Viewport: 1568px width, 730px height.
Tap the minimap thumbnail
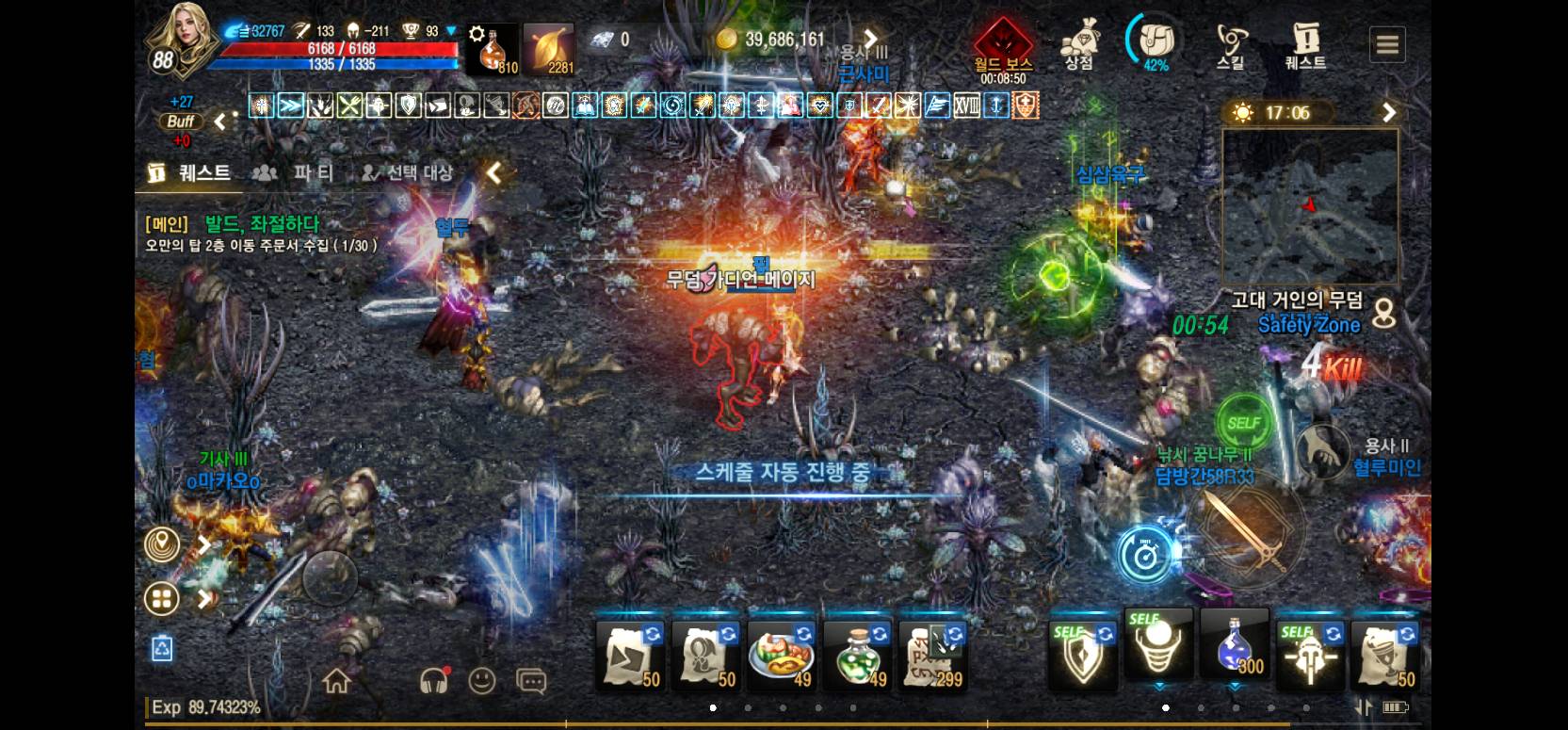click(1307, 205)
